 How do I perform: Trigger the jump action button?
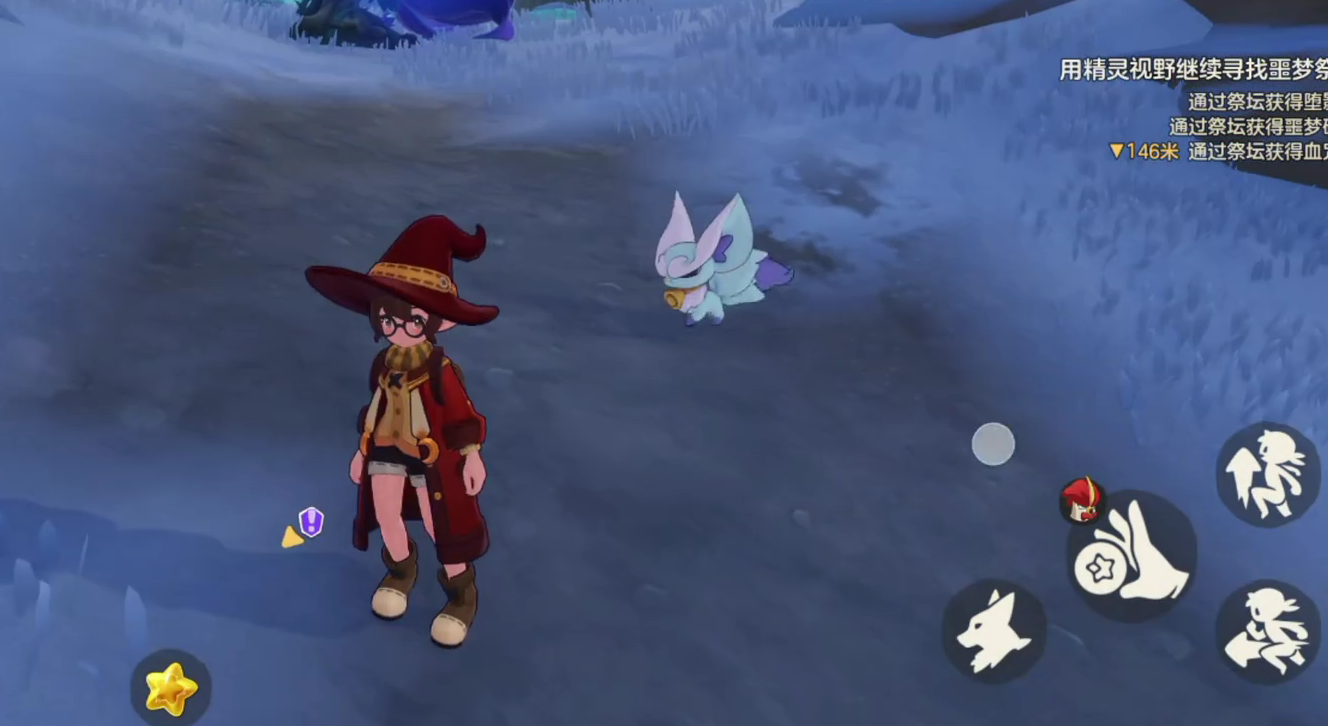1267,474
